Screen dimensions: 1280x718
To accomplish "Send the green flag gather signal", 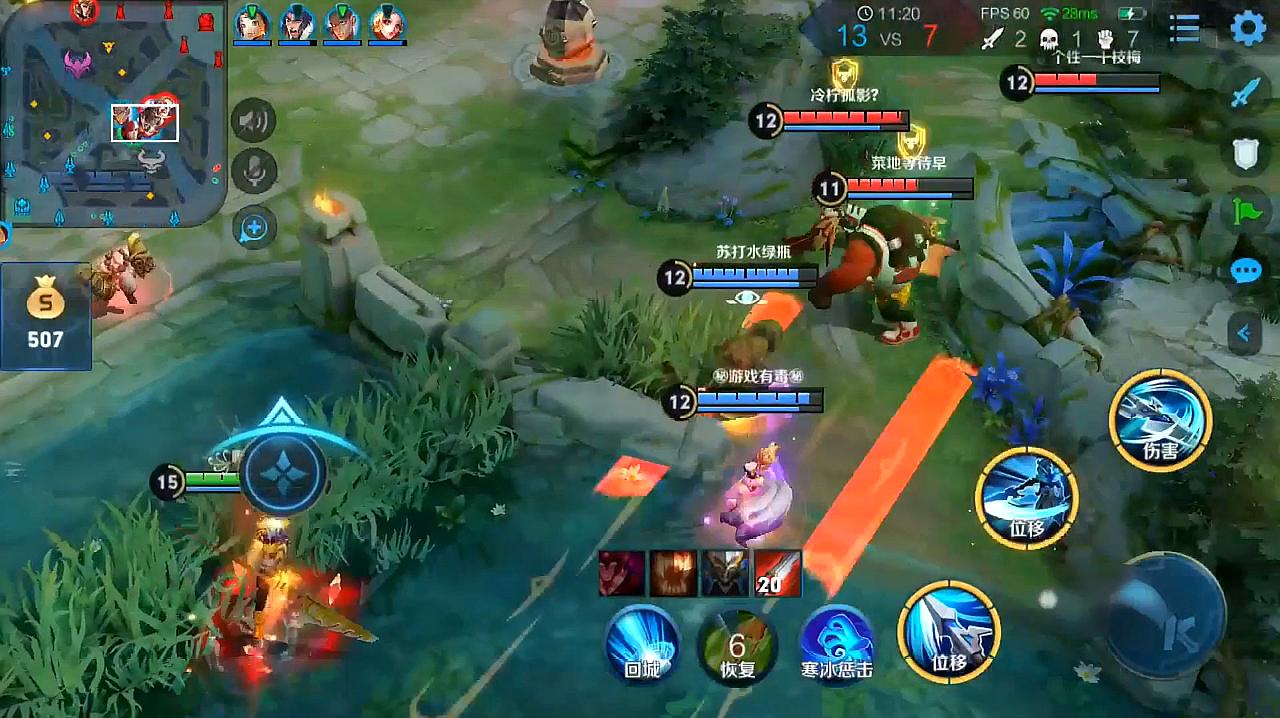I will pyautogui.click(x=1245, y=211).
